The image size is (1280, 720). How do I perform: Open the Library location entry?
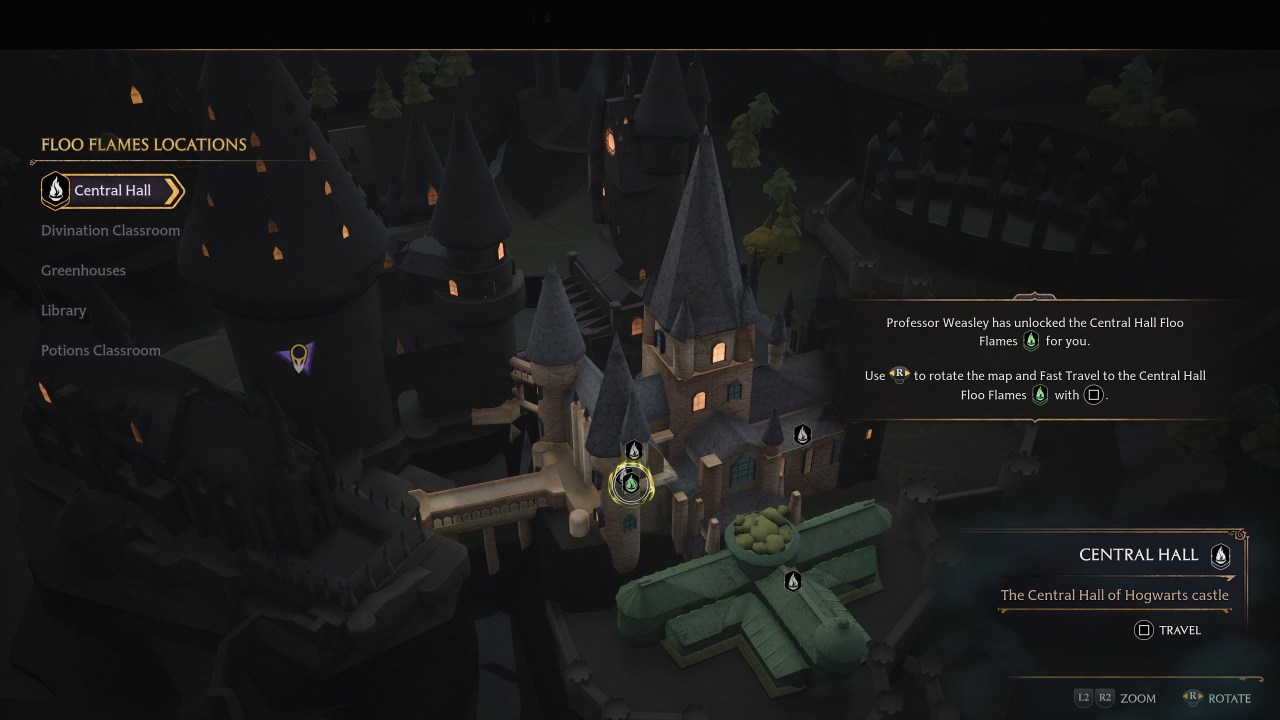63,310
